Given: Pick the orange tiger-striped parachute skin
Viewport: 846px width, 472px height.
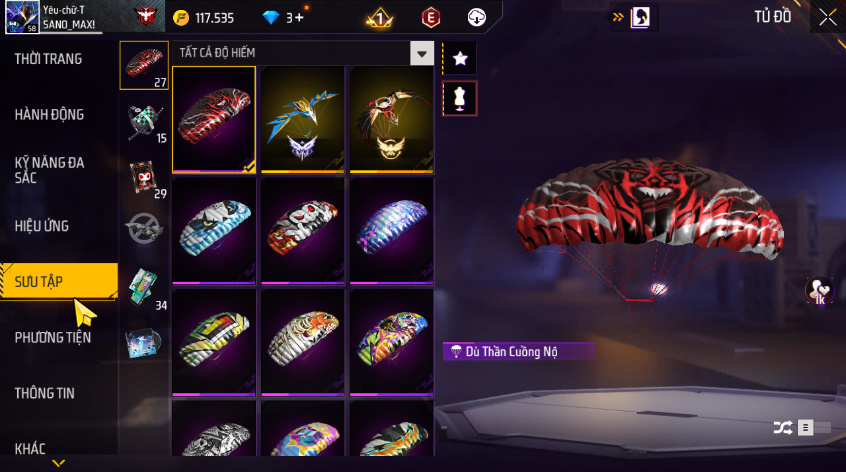Looking at the screenshot, I should pos(303,342).
